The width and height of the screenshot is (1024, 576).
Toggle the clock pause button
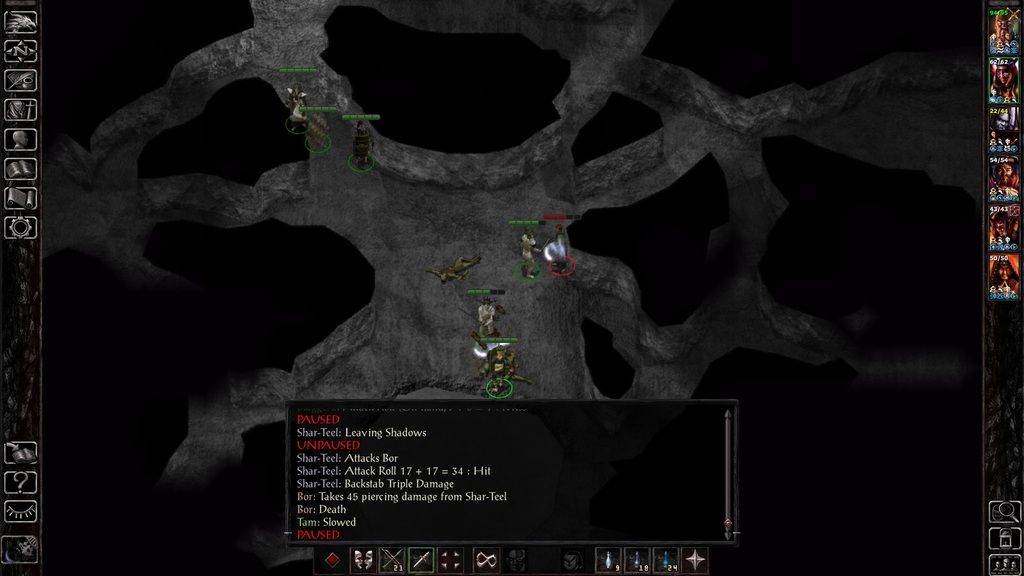click(20, 549)
